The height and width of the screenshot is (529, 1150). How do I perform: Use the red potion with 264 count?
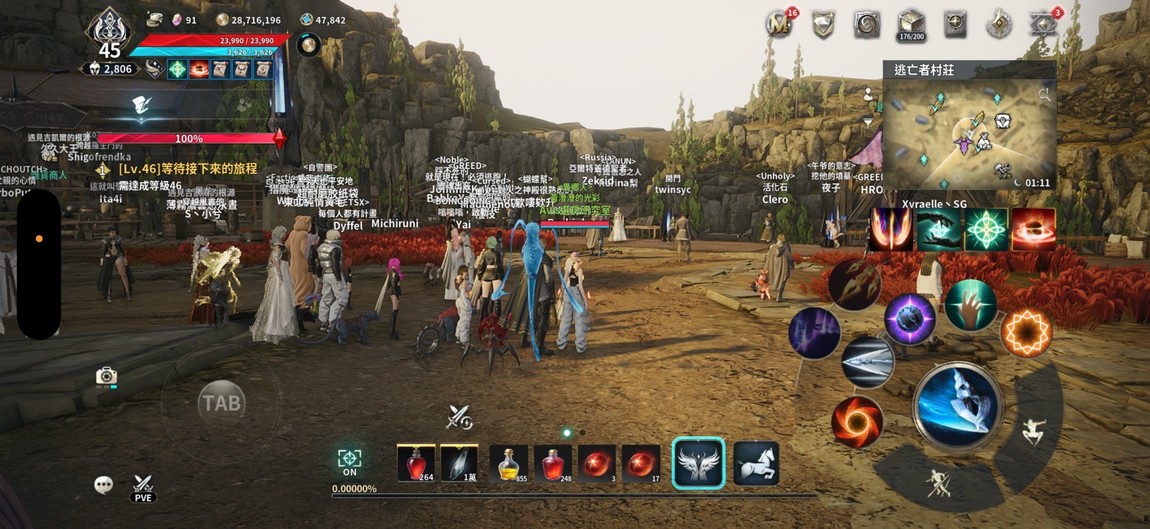(416, 464)
